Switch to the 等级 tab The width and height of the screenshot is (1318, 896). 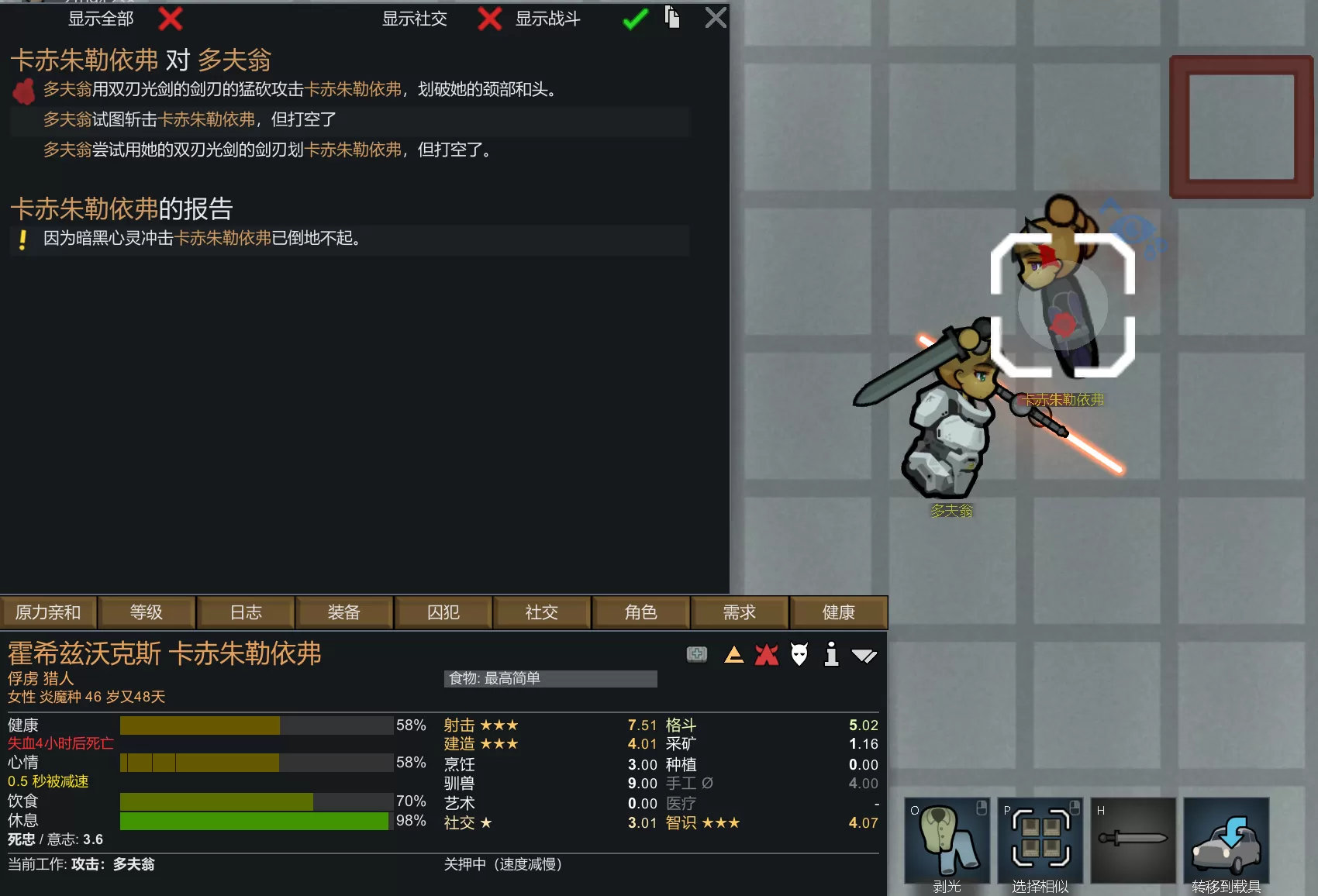click(147, 612)
